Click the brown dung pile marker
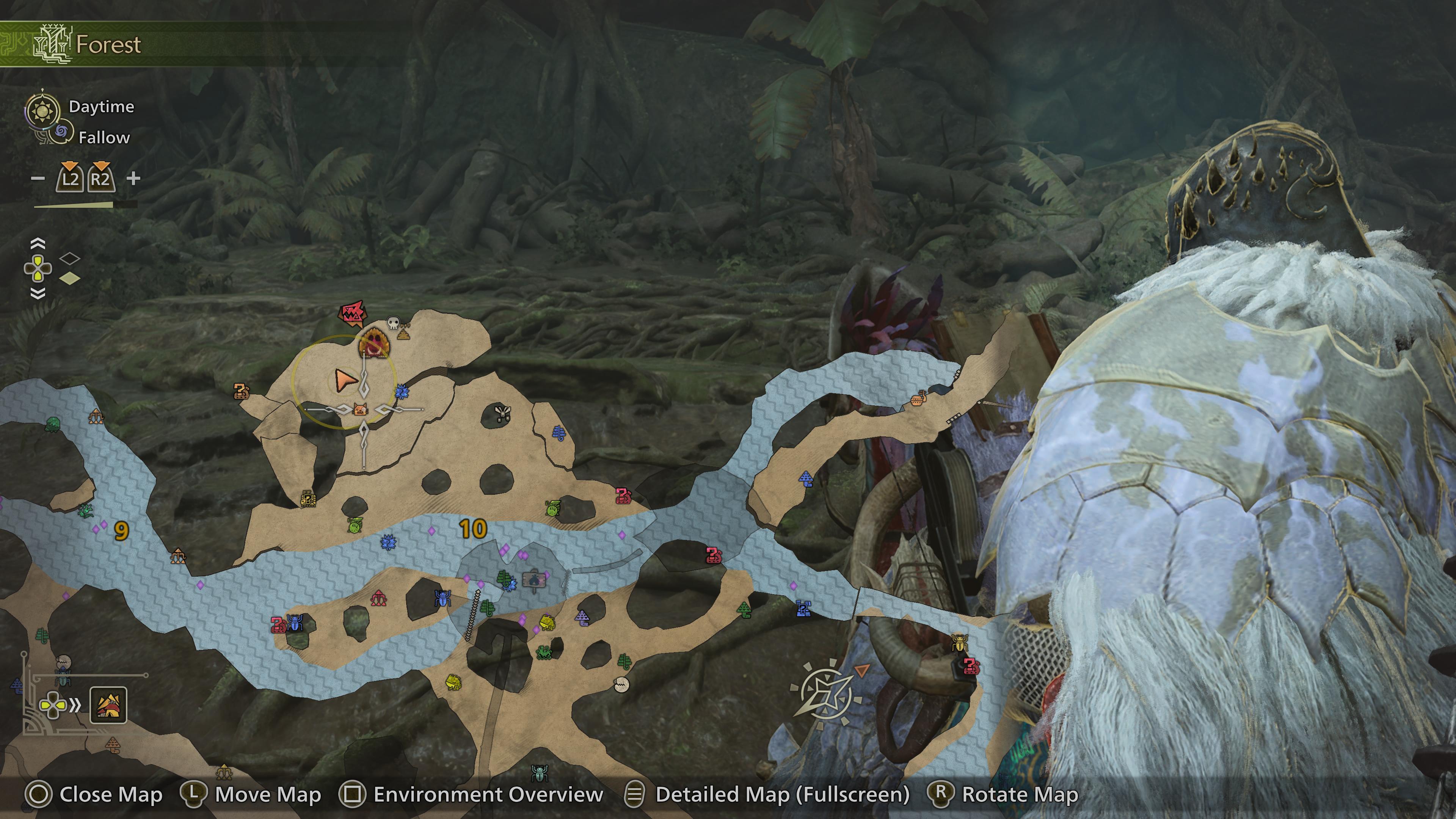 403,334
